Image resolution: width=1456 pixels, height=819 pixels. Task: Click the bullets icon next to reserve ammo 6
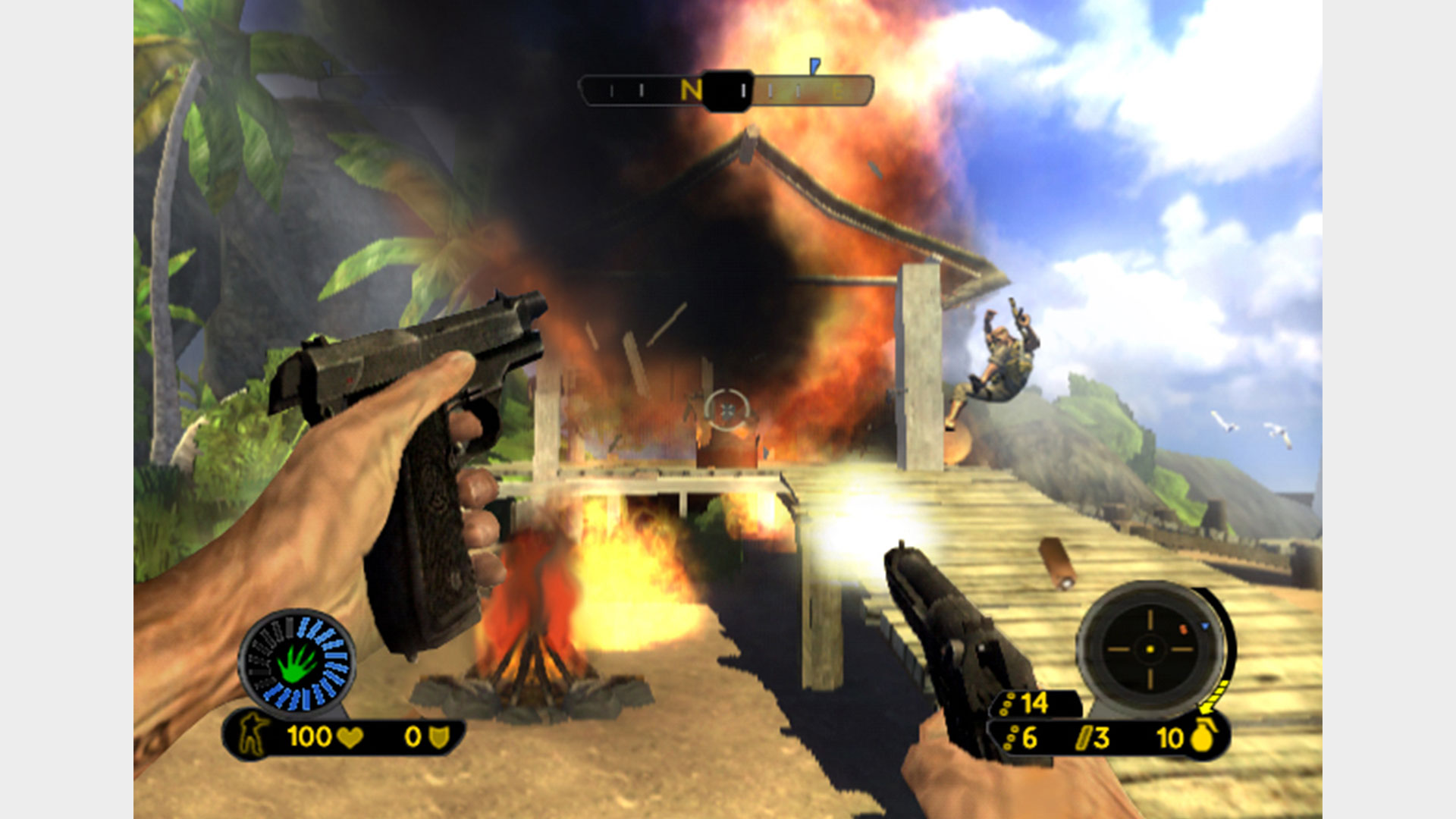pyautogui.click(x=1012, y=737)
